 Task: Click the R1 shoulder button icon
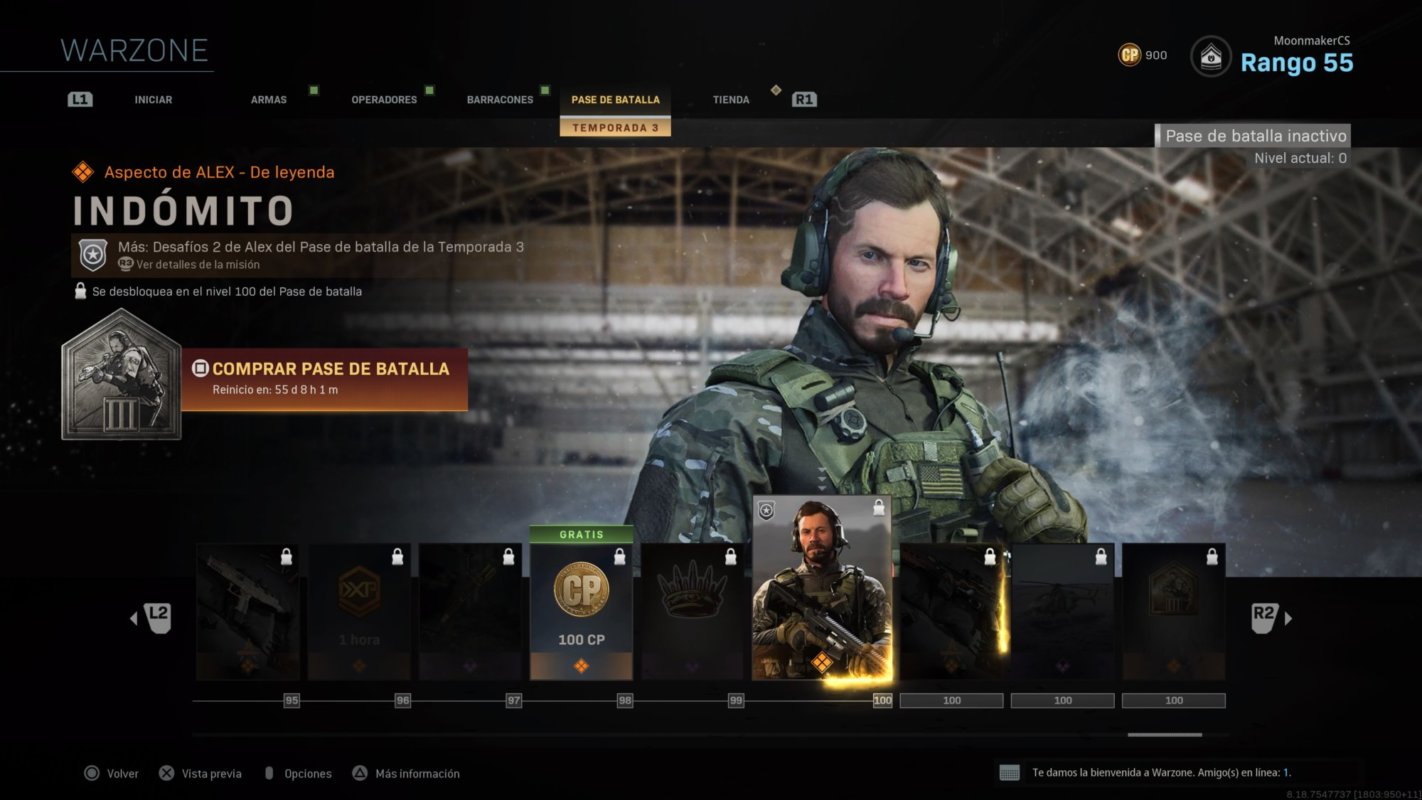[803, 99]
